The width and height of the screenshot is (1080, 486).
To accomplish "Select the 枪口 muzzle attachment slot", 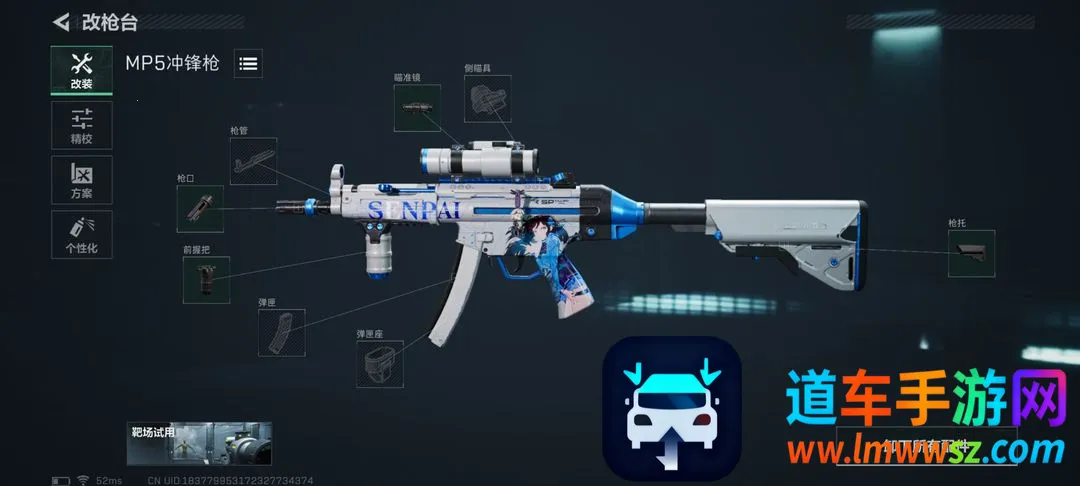I will tap(200, 209).
